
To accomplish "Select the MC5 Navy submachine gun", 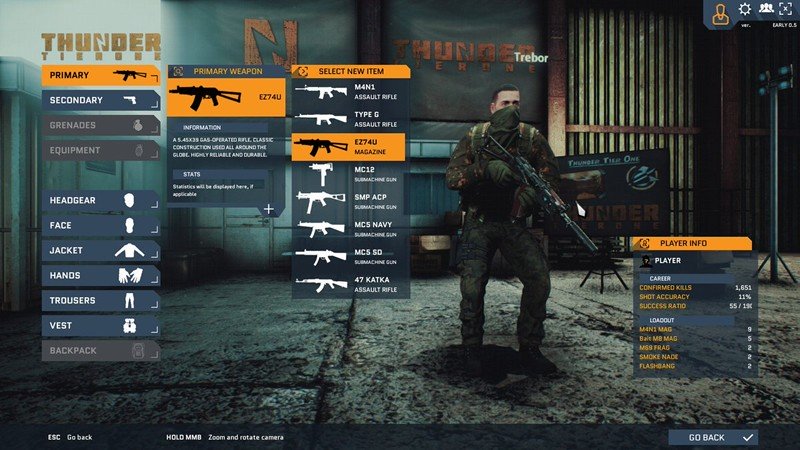I will [349, 229].
